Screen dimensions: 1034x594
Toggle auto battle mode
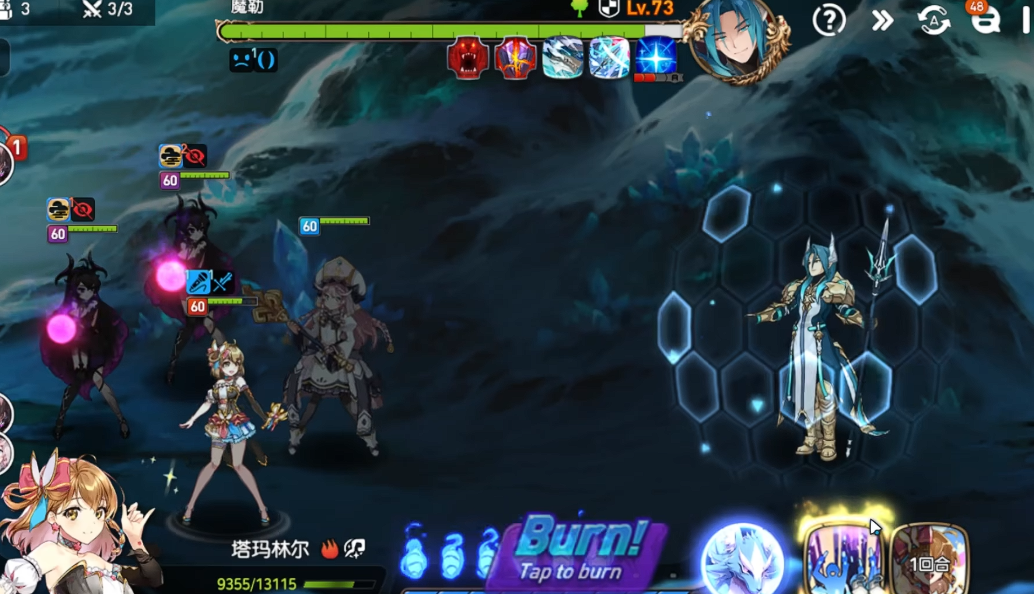point(934,20)
